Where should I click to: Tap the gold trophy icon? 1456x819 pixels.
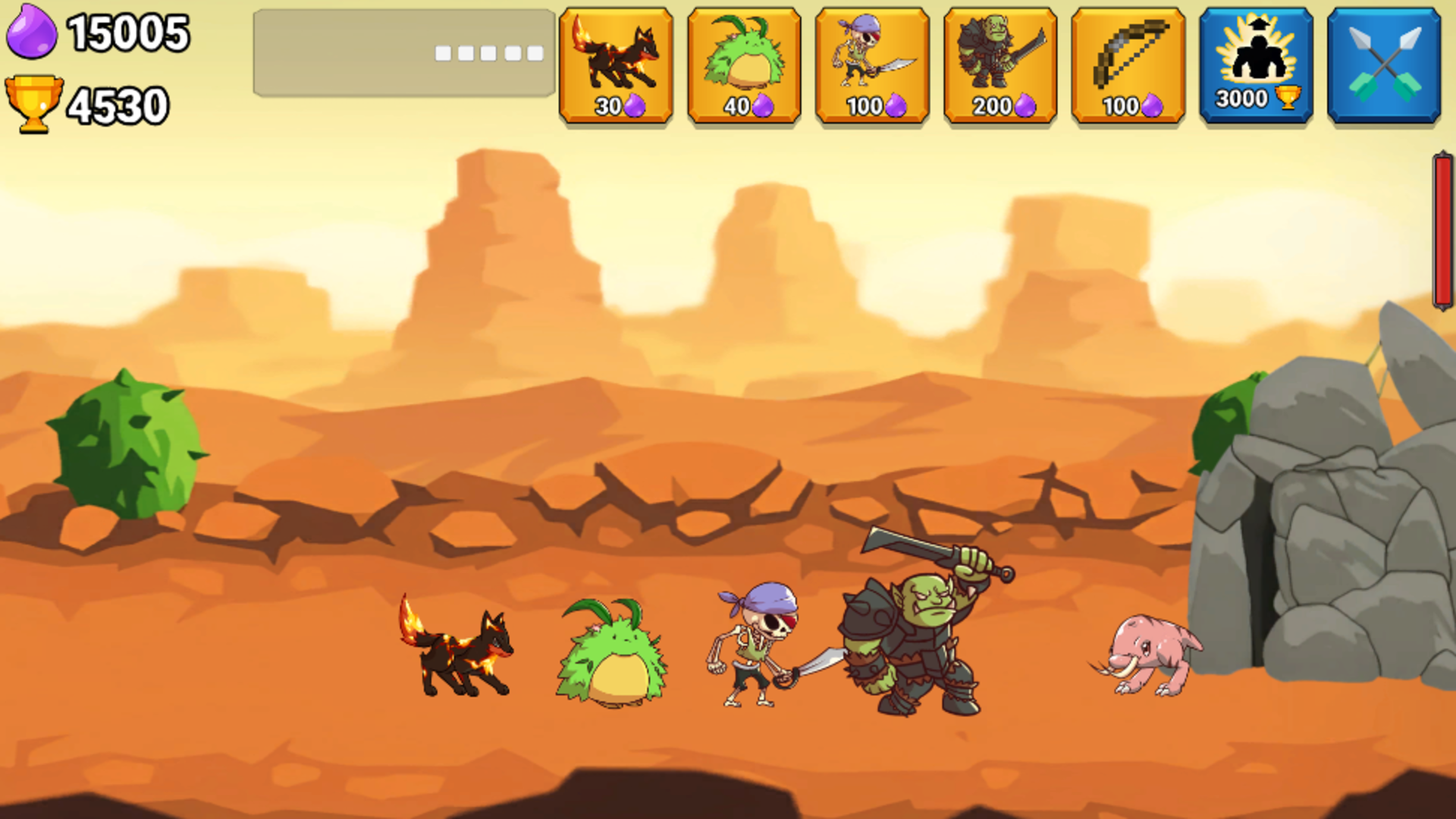pos(34,102)
